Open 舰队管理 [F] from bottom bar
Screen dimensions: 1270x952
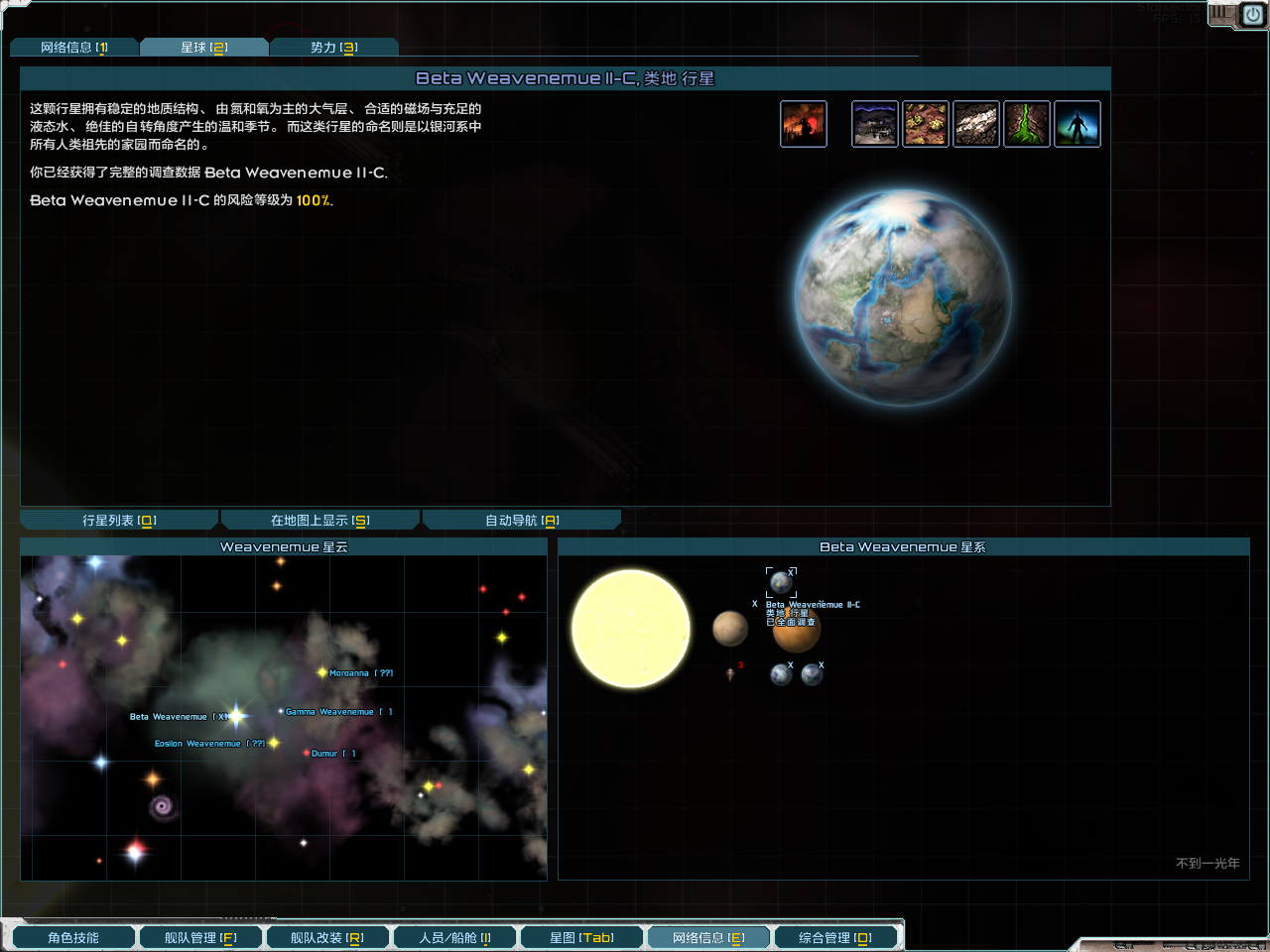[200, 935]
